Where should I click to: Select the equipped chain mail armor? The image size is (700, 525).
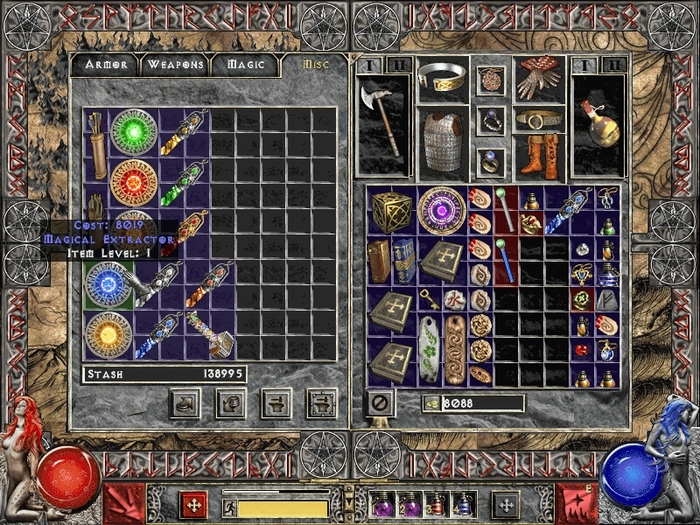pyautogui.click(x=443, y=139)
